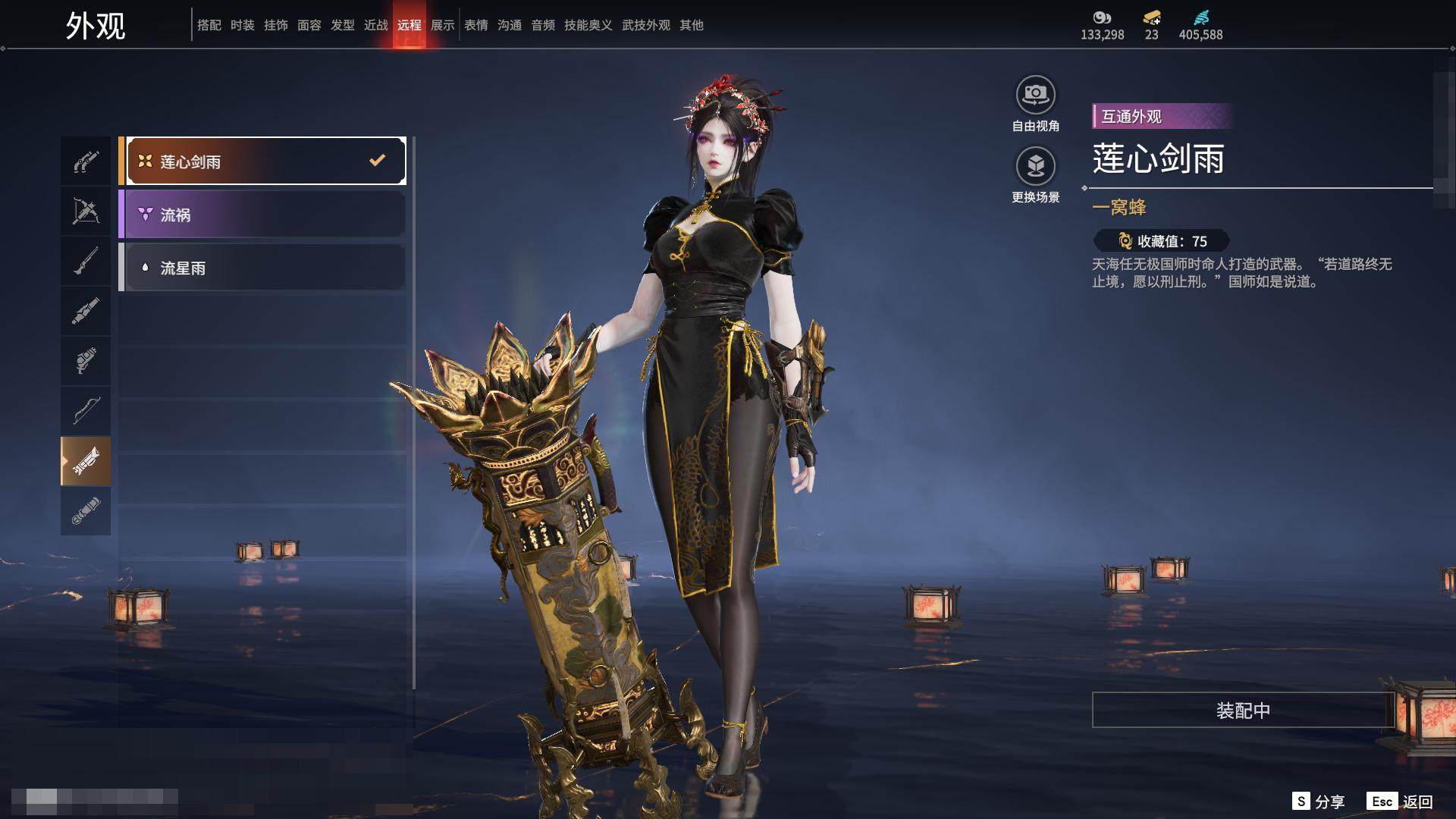Switch to the 技能奥义 tab
Image resolution: width=1456 pixels, height=819 pixels.
(588, 25)
